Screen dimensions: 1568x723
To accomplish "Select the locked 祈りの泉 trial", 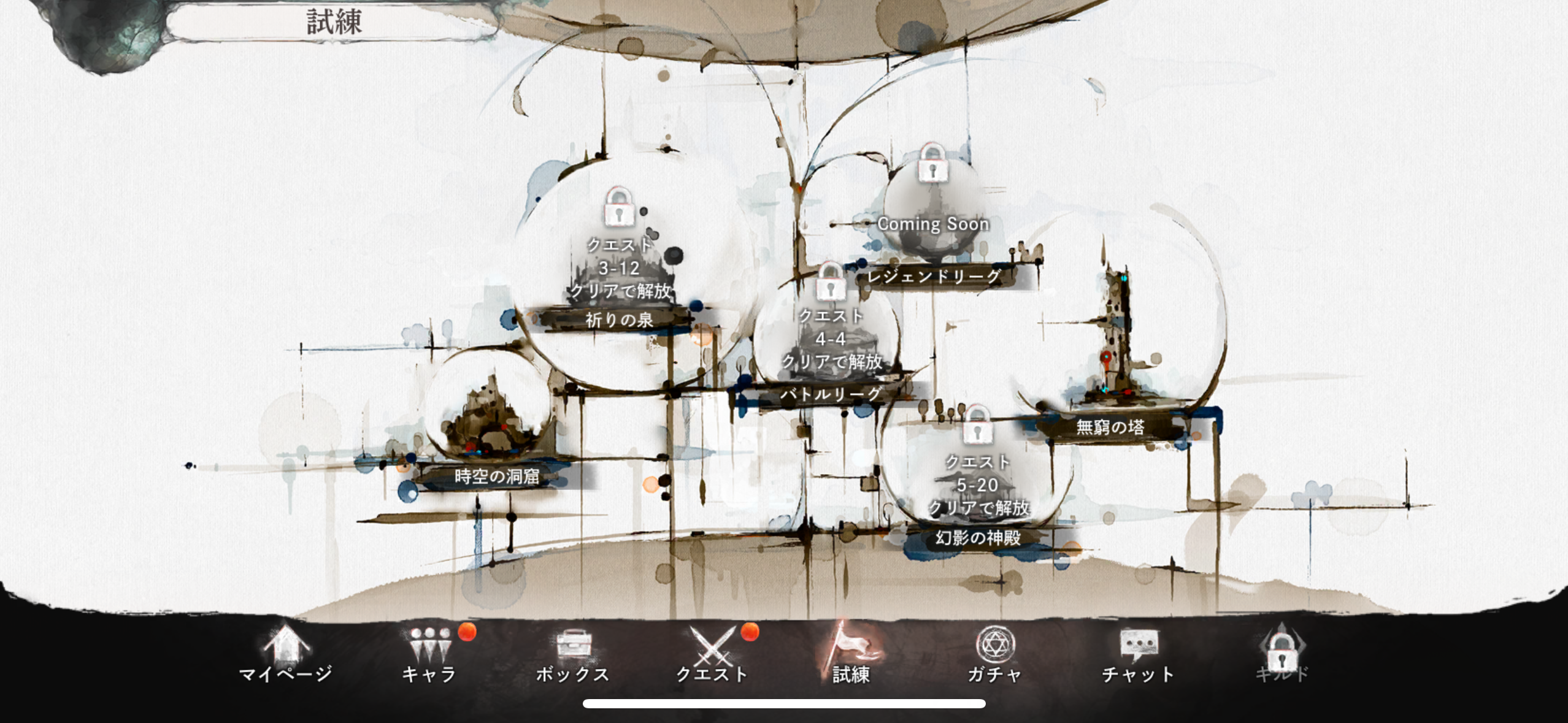I will (620, 270).
